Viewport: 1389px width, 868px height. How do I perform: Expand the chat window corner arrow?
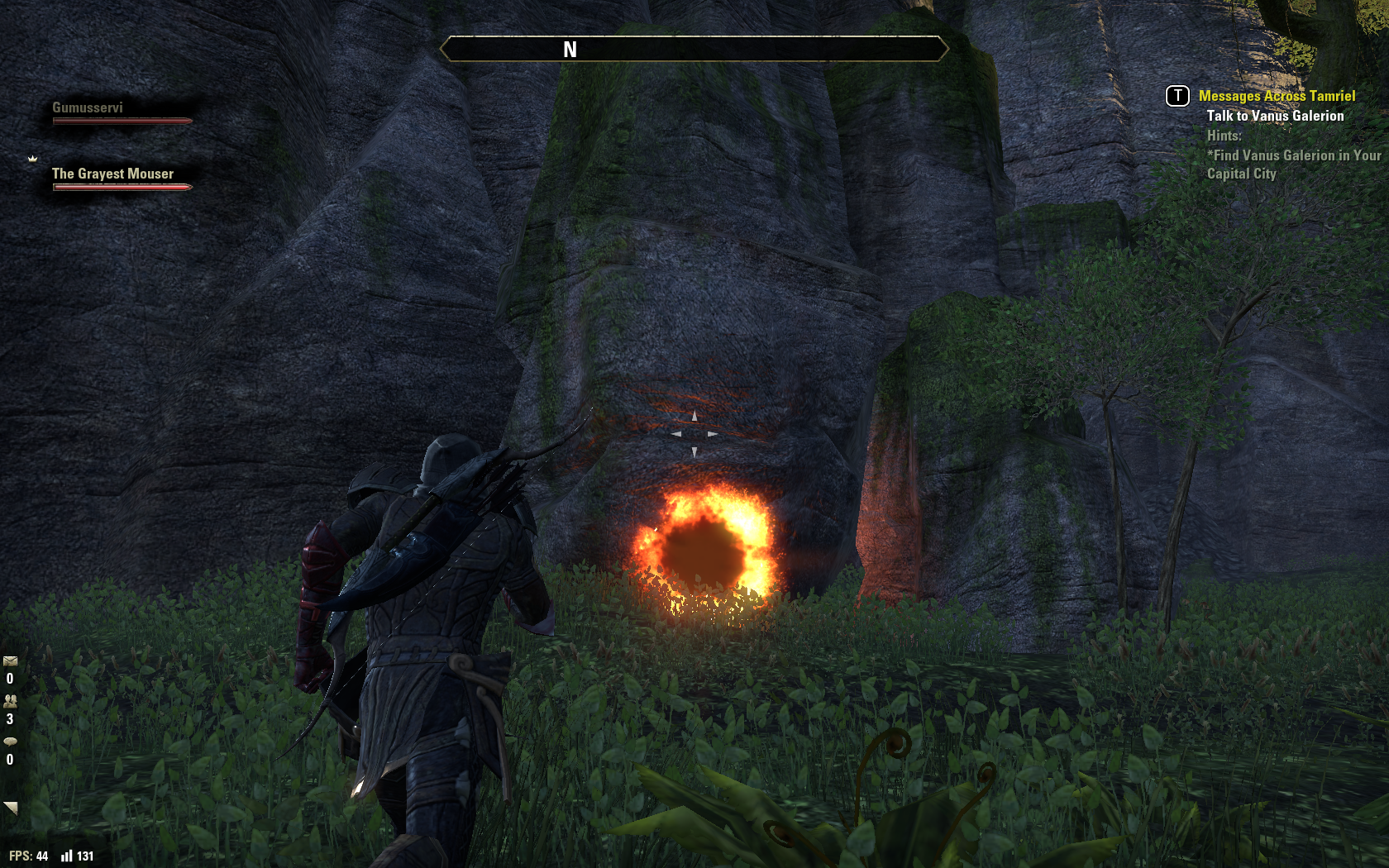(11, 808)
